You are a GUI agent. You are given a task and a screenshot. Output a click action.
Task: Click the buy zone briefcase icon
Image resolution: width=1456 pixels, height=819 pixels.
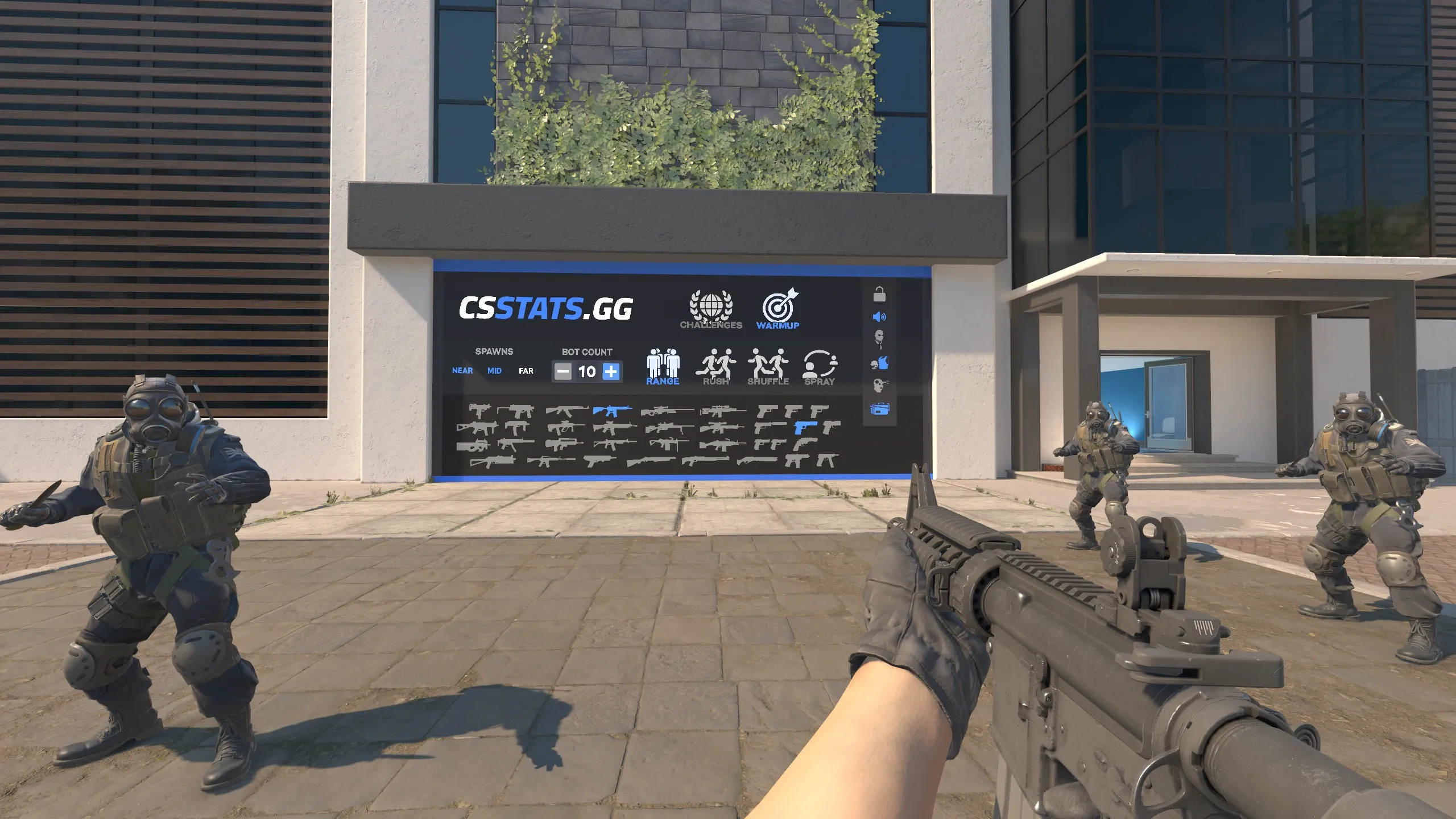coord(880,408)
